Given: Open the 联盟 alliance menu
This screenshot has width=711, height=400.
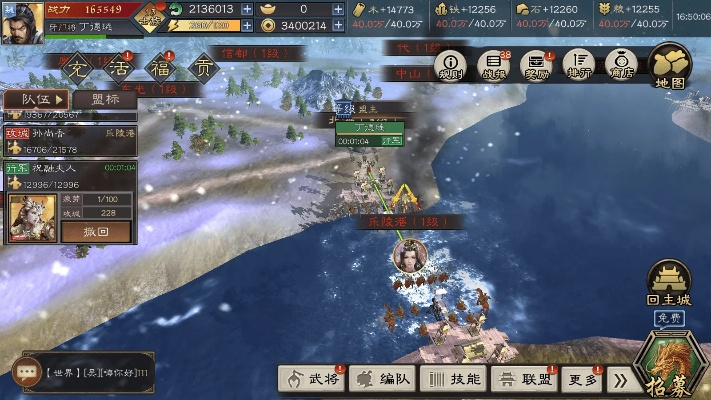Looking at the screenshot, I should (524, 379).
